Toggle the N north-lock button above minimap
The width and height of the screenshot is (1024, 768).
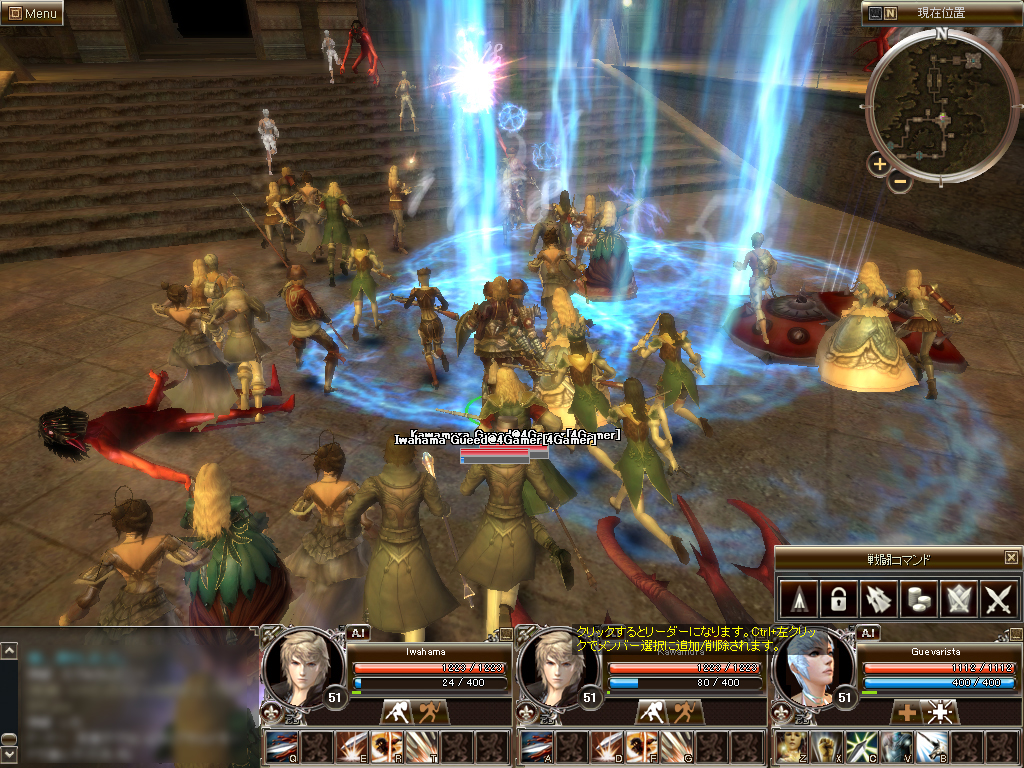point(890,14)
